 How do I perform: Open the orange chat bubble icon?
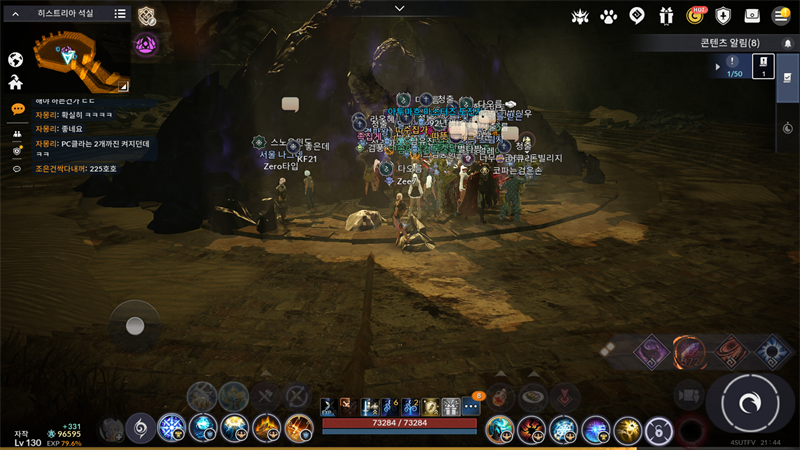[x=17, y=109]
